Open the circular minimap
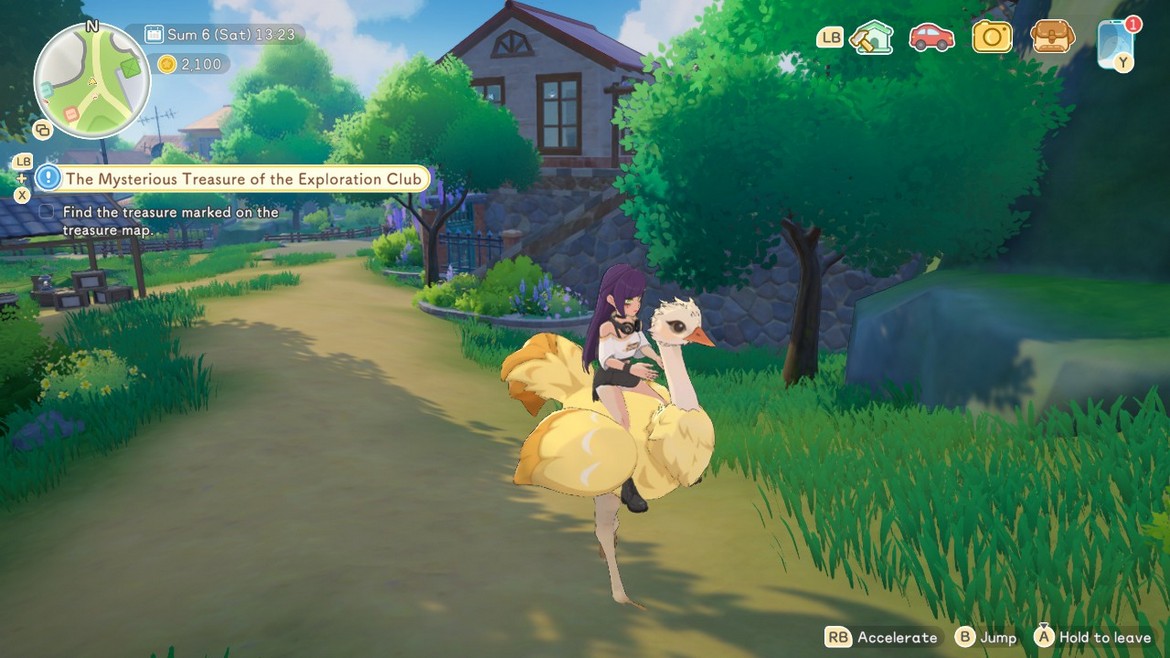The width and height of the screenshot is (1170, 658). [91, 80]
